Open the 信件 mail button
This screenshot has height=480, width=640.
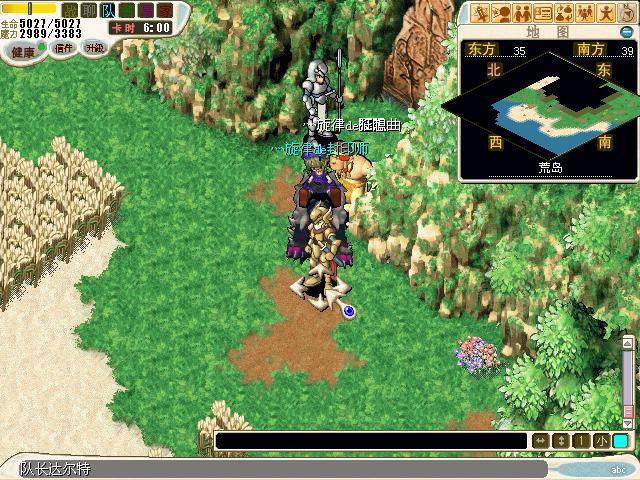tap(64, 48)
